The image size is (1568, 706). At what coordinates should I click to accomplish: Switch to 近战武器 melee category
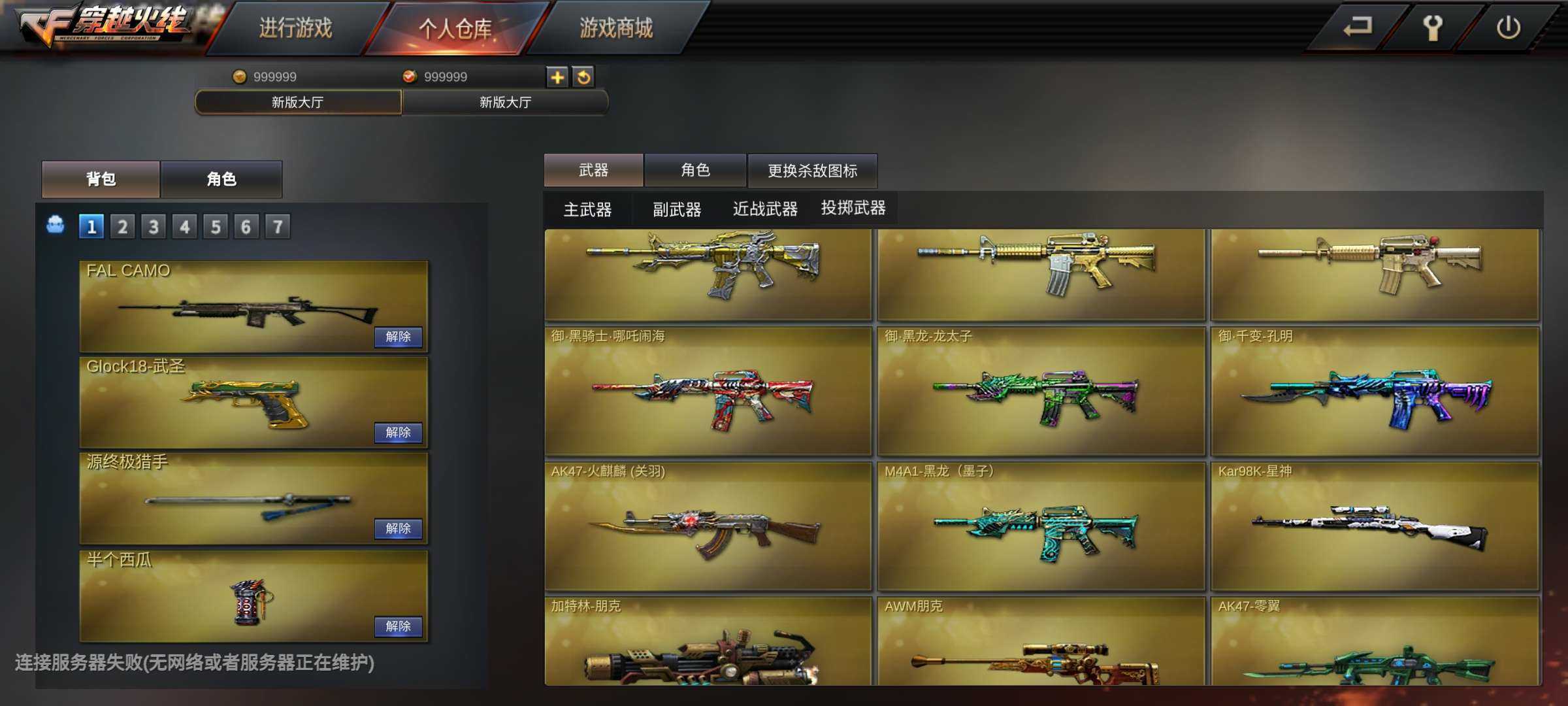pos(765,209)
